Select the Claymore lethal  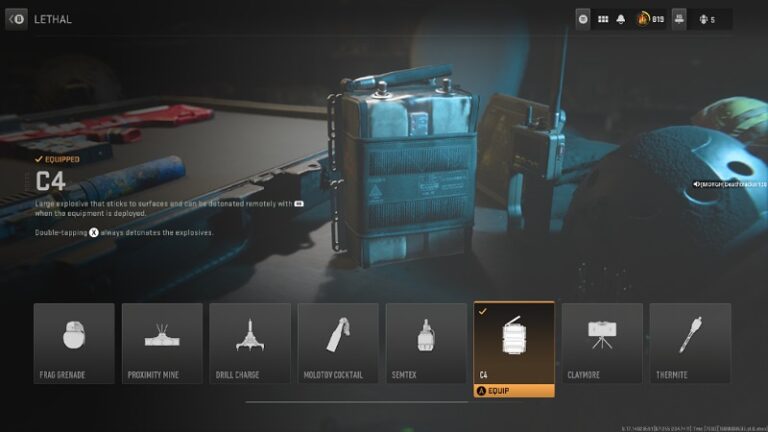[x=602, y=343]
